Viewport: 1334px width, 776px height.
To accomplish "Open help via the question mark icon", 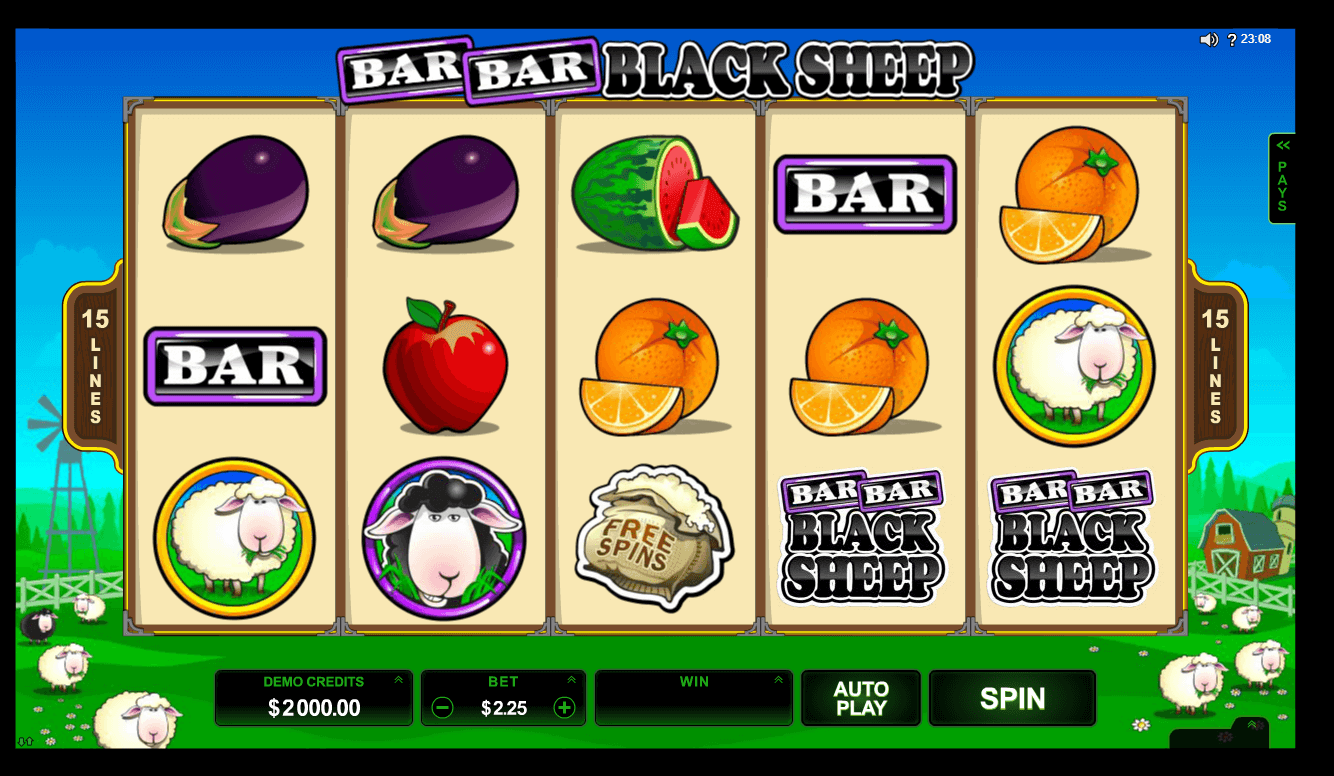I will [x=1232, y=40].
